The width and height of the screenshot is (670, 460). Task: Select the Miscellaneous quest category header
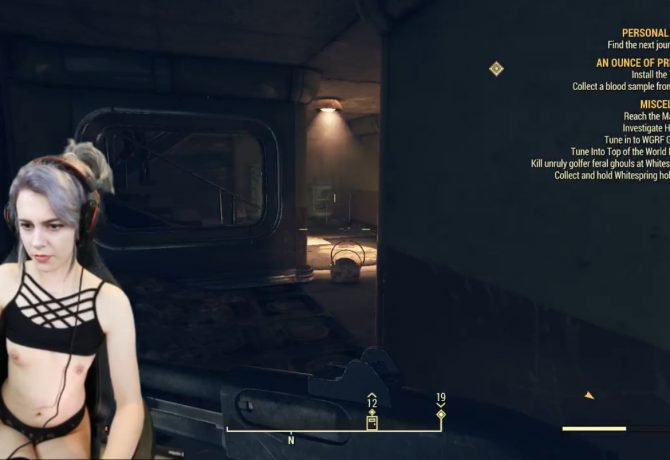[654, 104]
